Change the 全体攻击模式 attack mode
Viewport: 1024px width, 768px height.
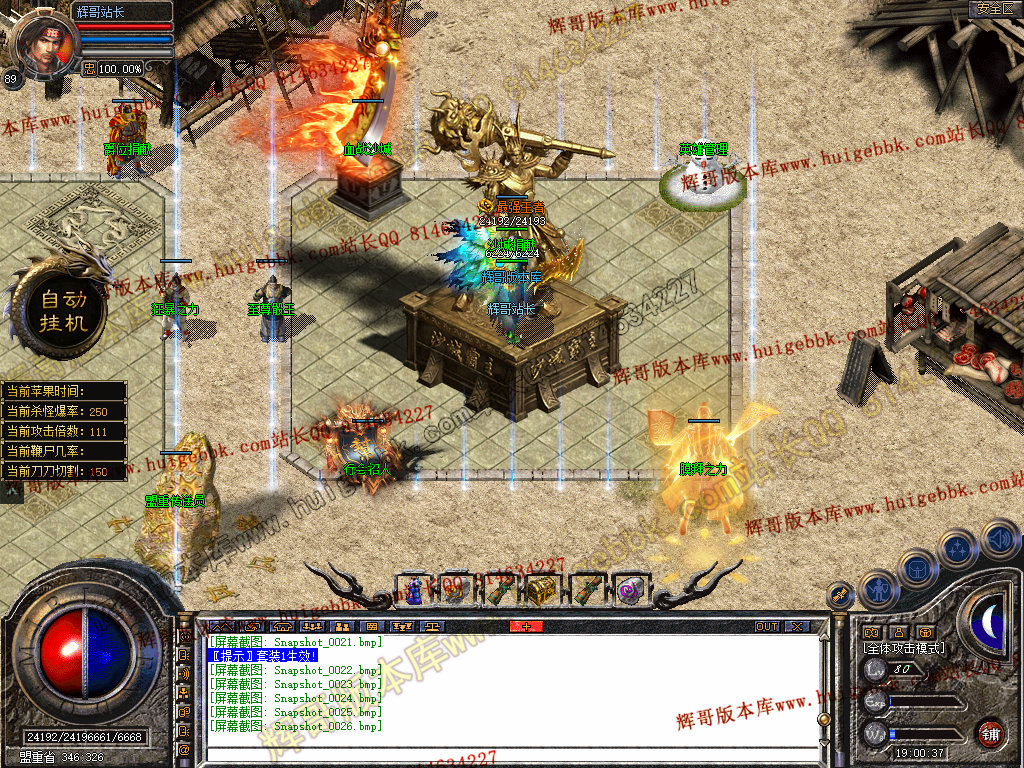[x=904, y=648]
